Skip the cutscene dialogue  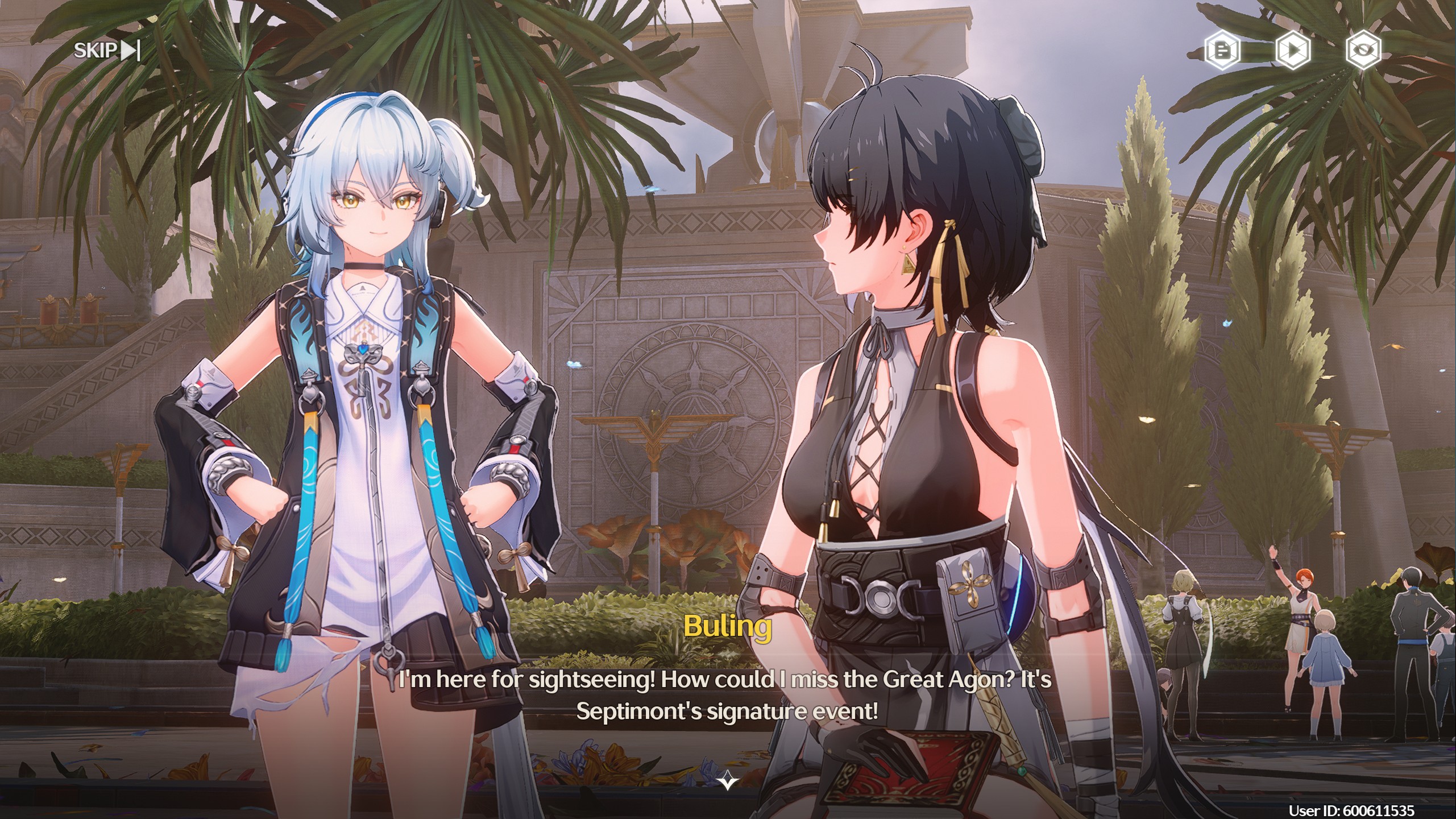106,51
